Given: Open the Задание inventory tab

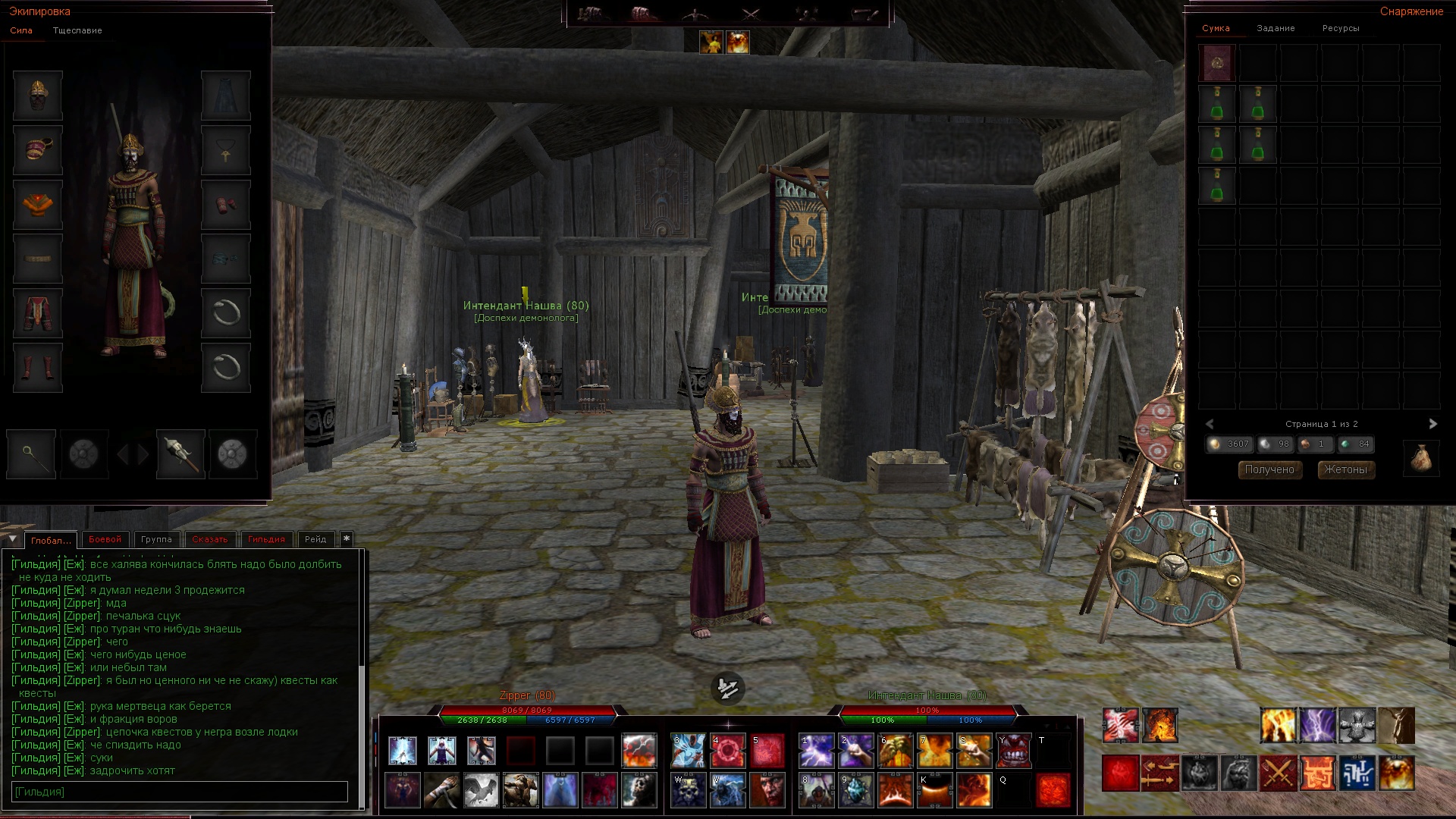Looking at the screenshot, I should click(1276, 29).
